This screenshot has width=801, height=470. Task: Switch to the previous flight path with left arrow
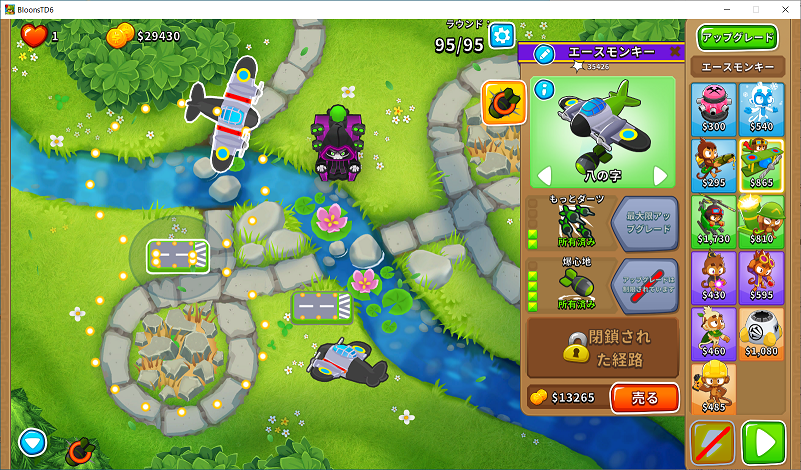click(545, 176)
